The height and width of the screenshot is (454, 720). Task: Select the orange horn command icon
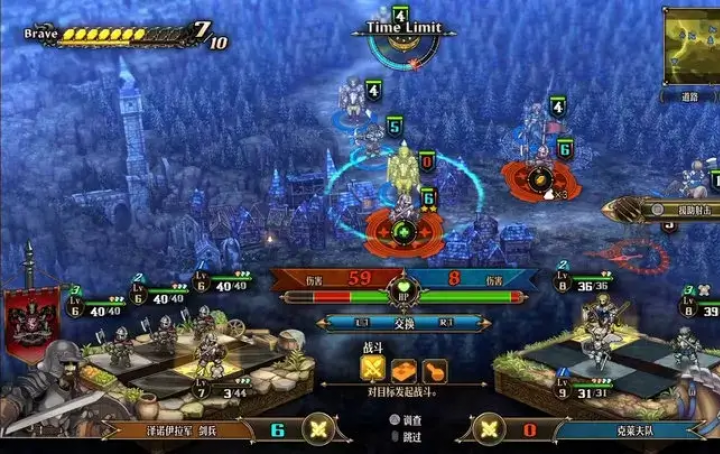click(435, 371)
